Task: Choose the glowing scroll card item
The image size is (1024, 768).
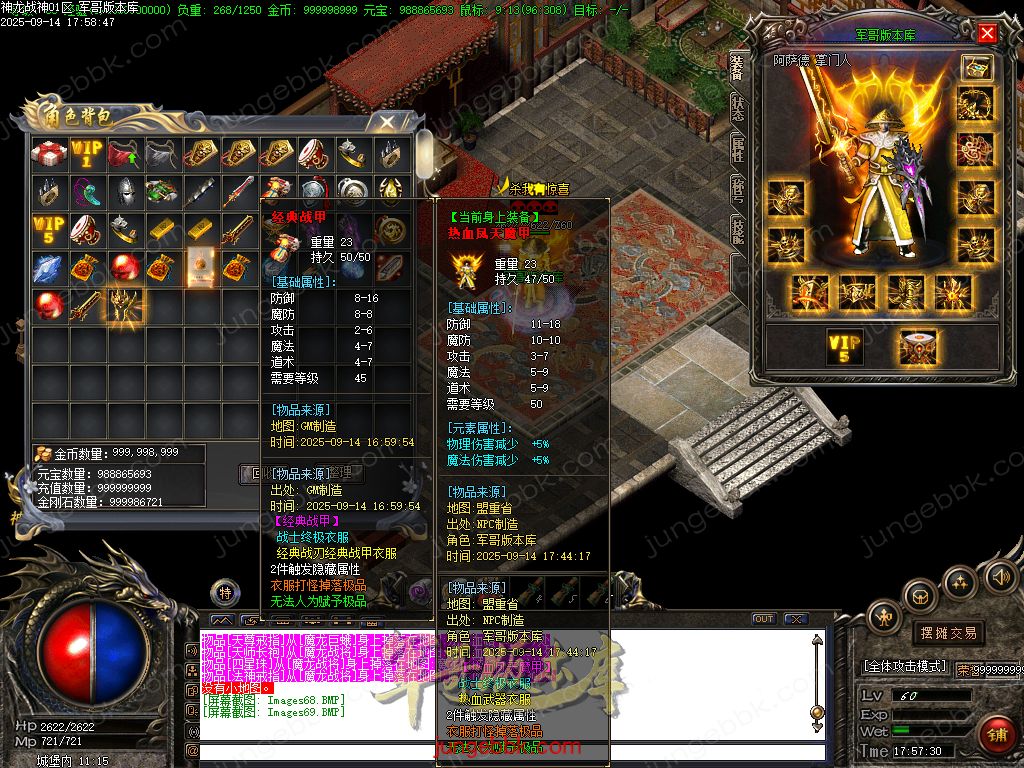Action: click(201, 267)
